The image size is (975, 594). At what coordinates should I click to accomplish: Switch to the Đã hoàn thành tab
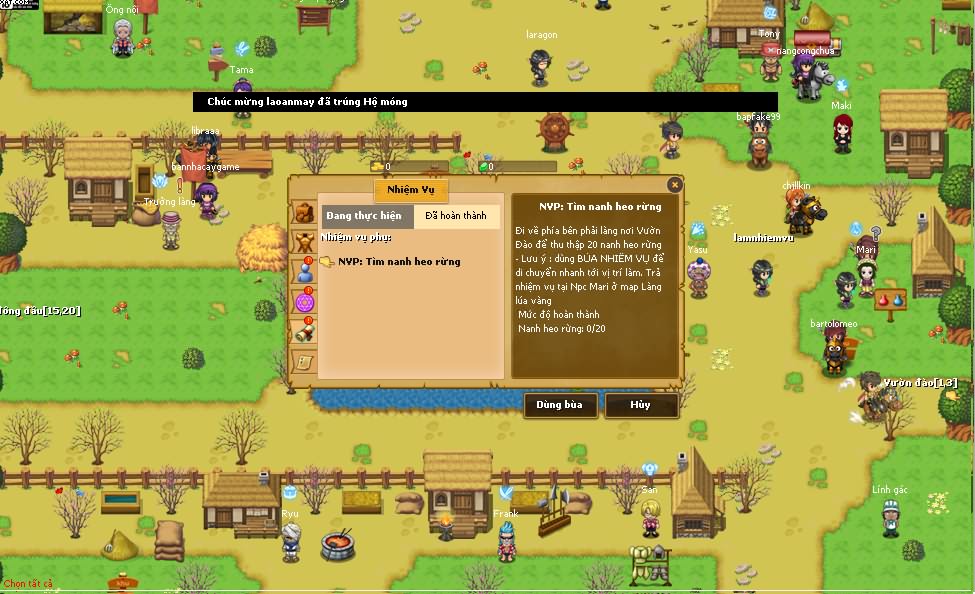pos(456,216)
